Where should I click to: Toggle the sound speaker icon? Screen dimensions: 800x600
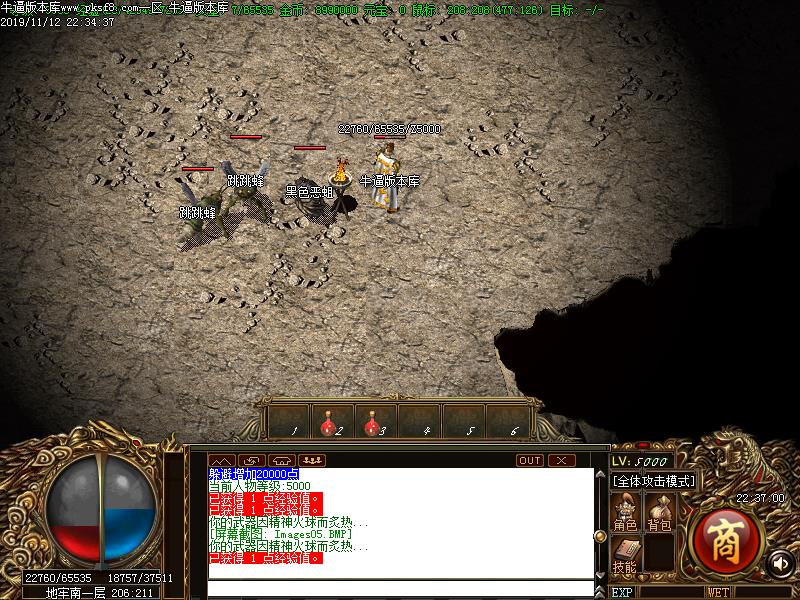778,563
